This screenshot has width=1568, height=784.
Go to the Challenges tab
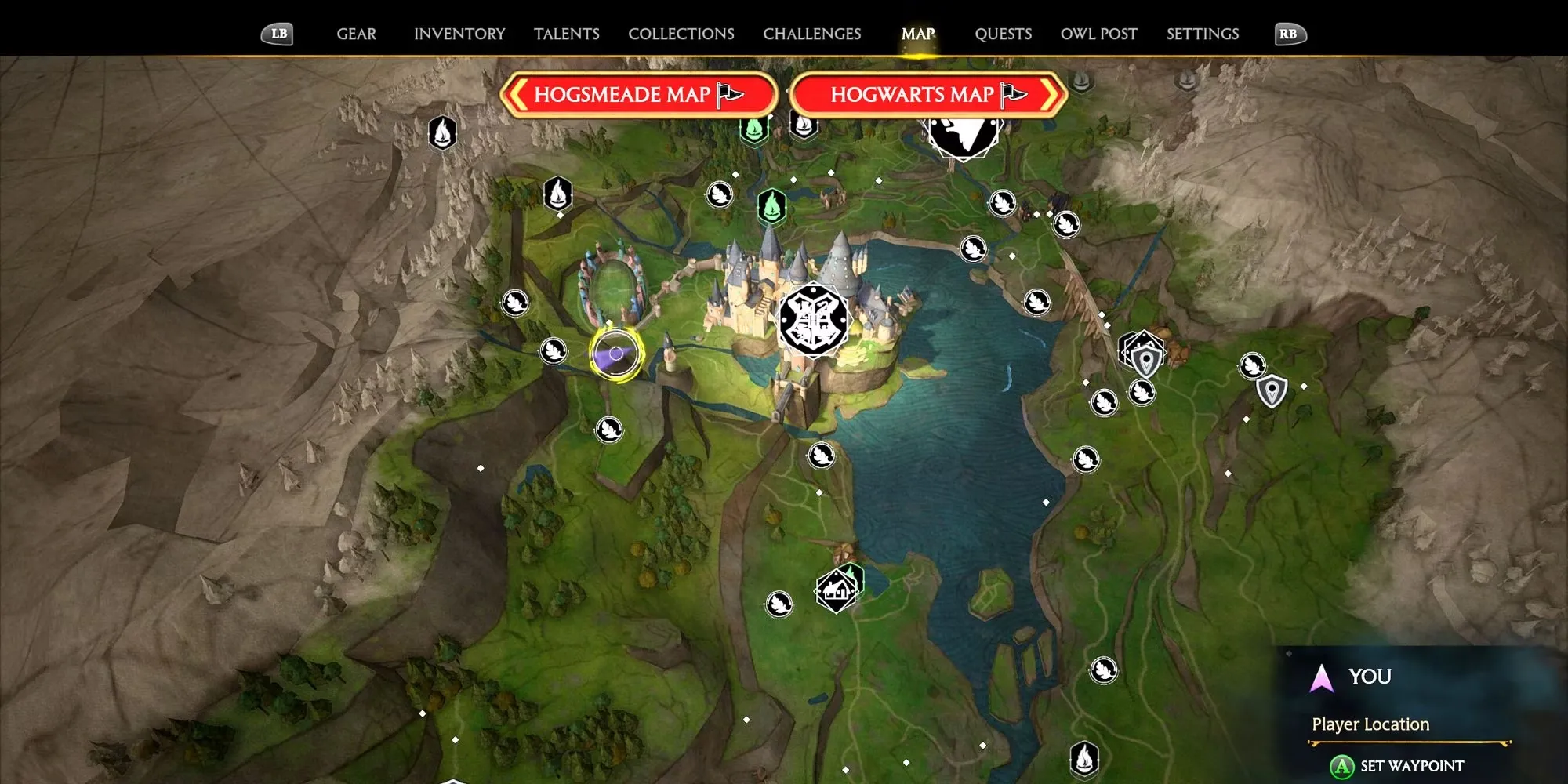811,34
